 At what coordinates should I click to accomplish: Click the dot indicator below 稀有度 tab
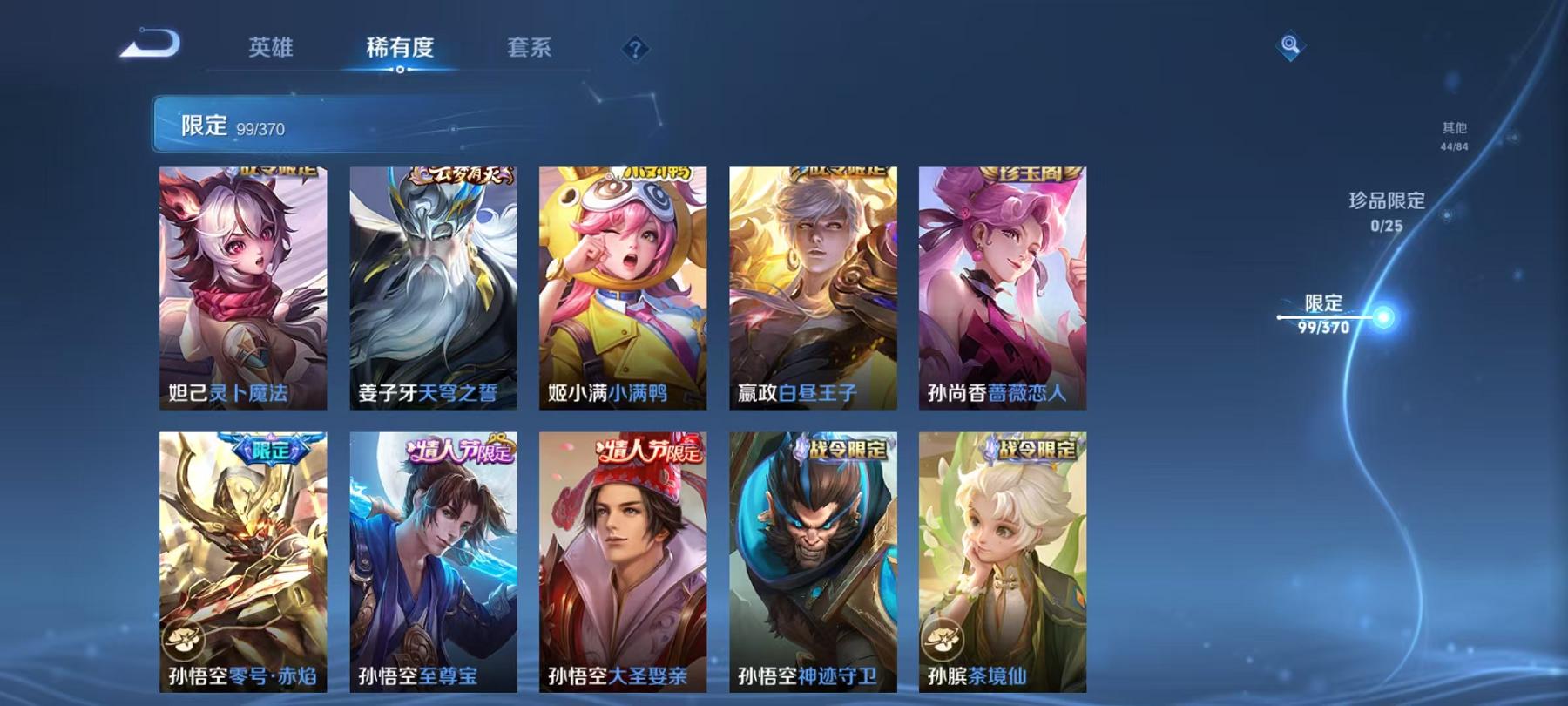tap(400, 67)
